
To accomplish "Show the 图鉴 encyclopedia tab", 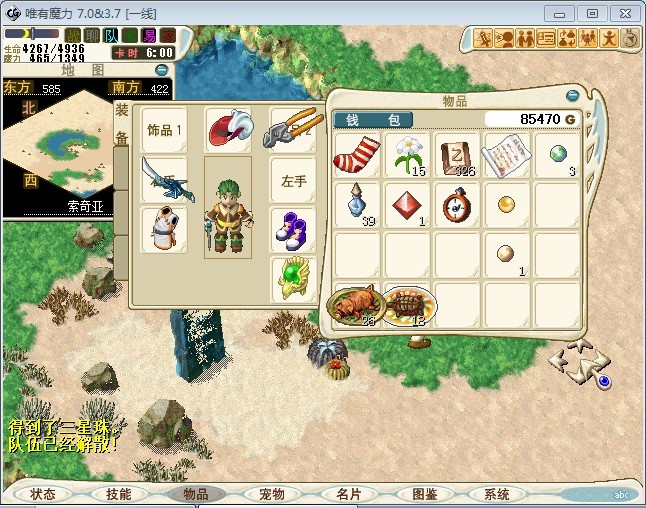I will tap(424, 494).
